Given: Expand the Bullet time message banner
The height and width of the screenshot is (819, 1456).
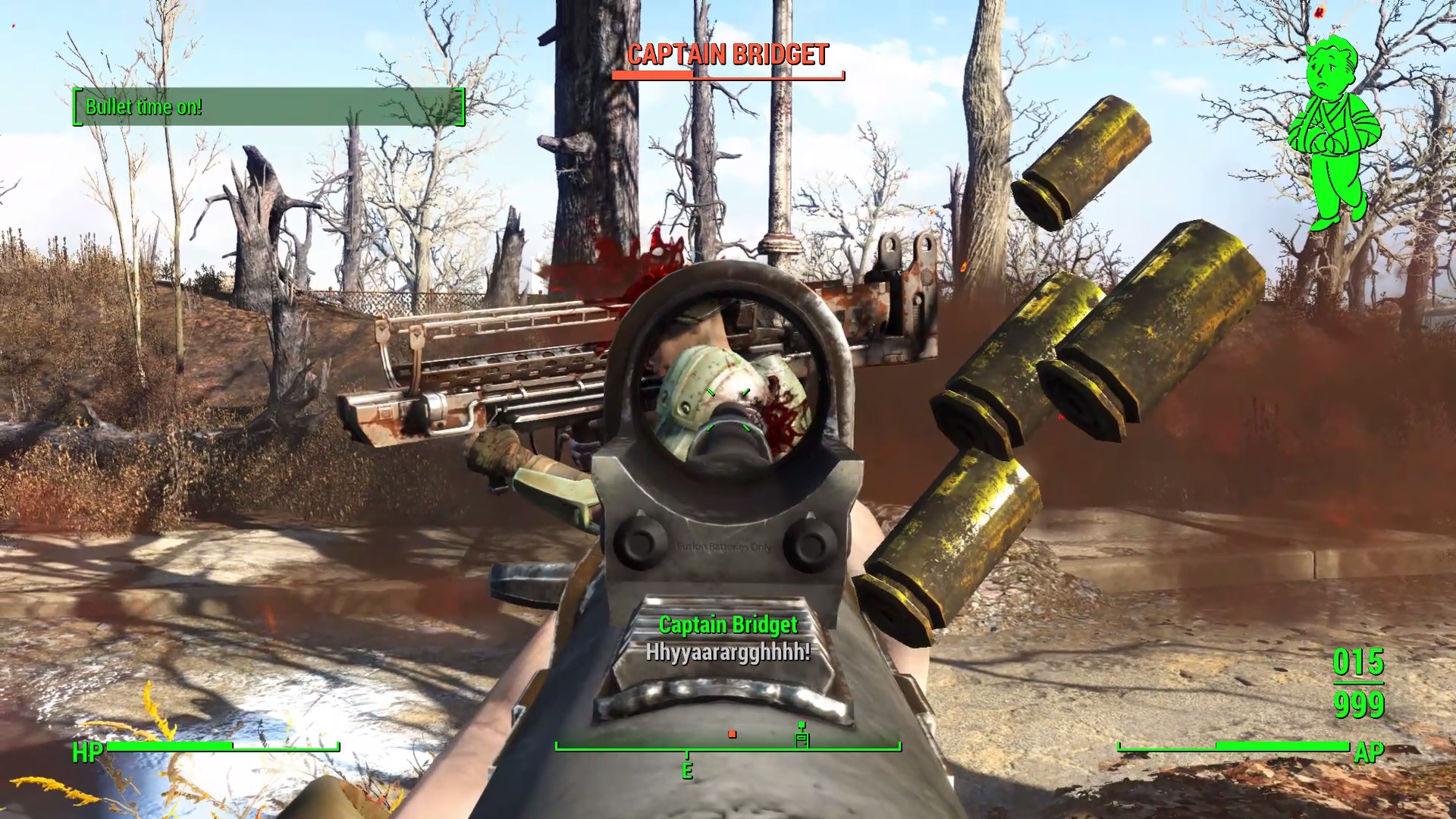Looking at the screenshot, I should point(269,107).
